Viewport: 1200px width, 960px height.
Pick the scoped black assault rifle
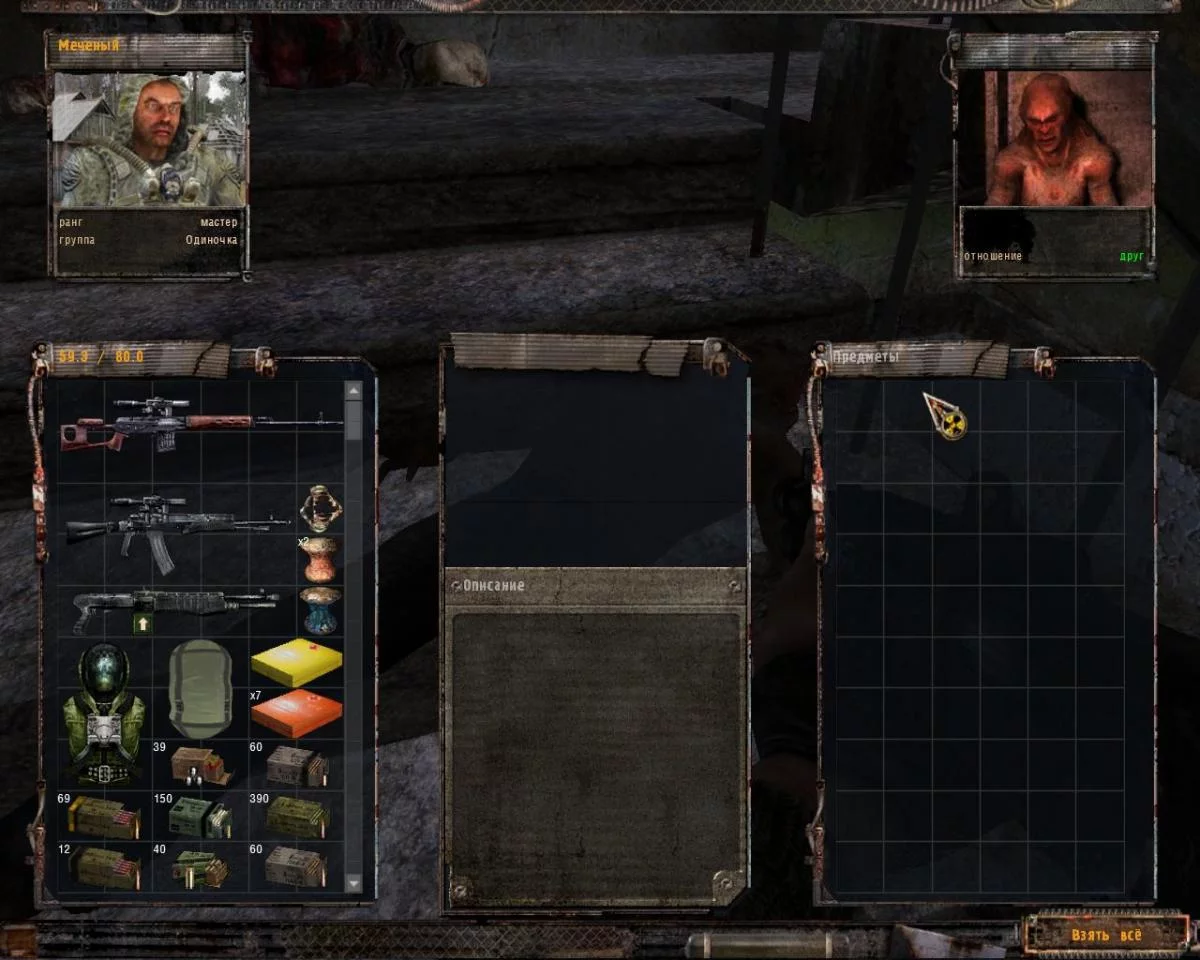click(180, 525)
